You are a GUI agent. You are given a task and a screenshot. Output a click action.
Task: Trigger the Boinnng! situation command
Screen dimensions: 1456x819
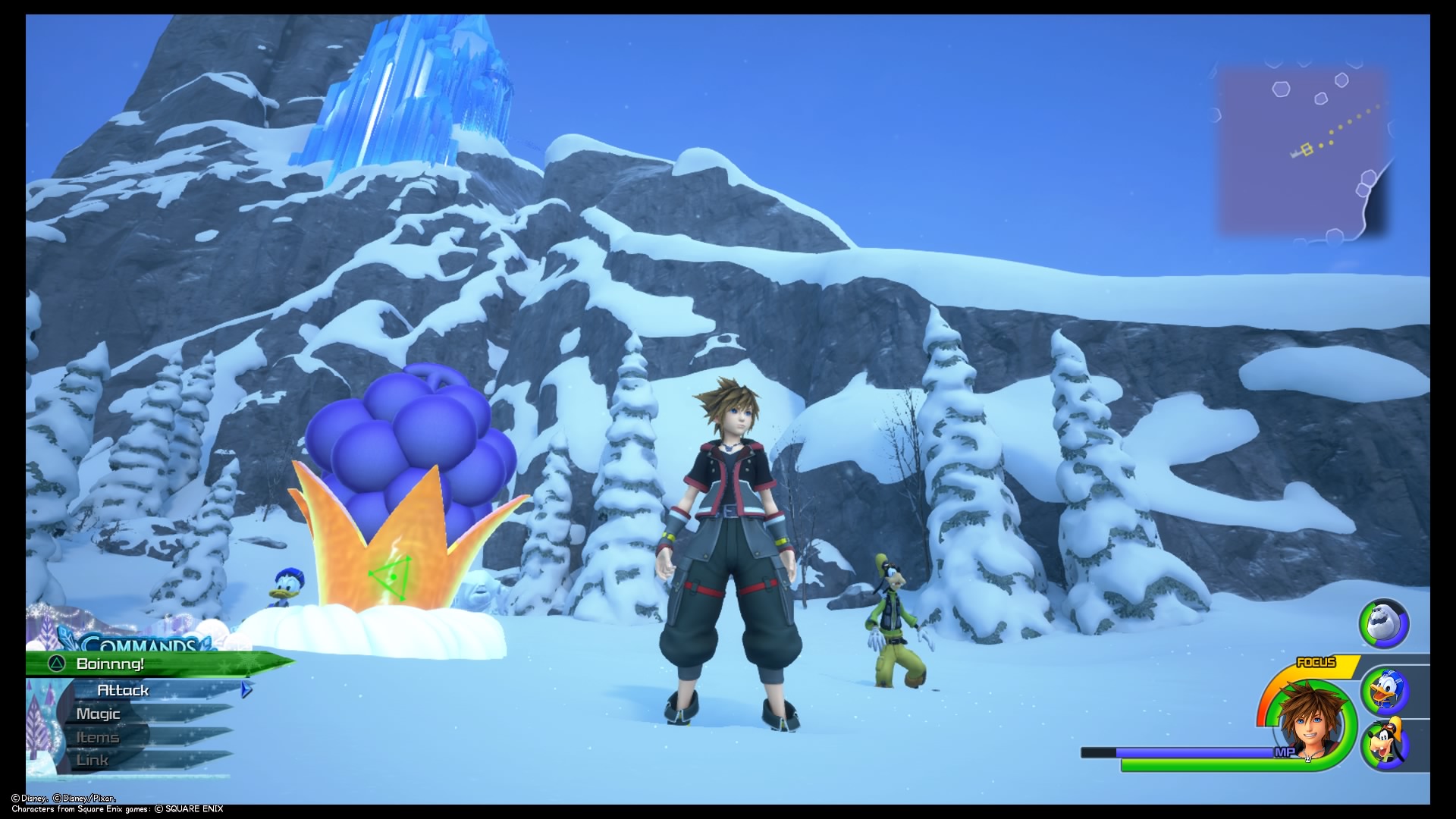pos(110,663)
